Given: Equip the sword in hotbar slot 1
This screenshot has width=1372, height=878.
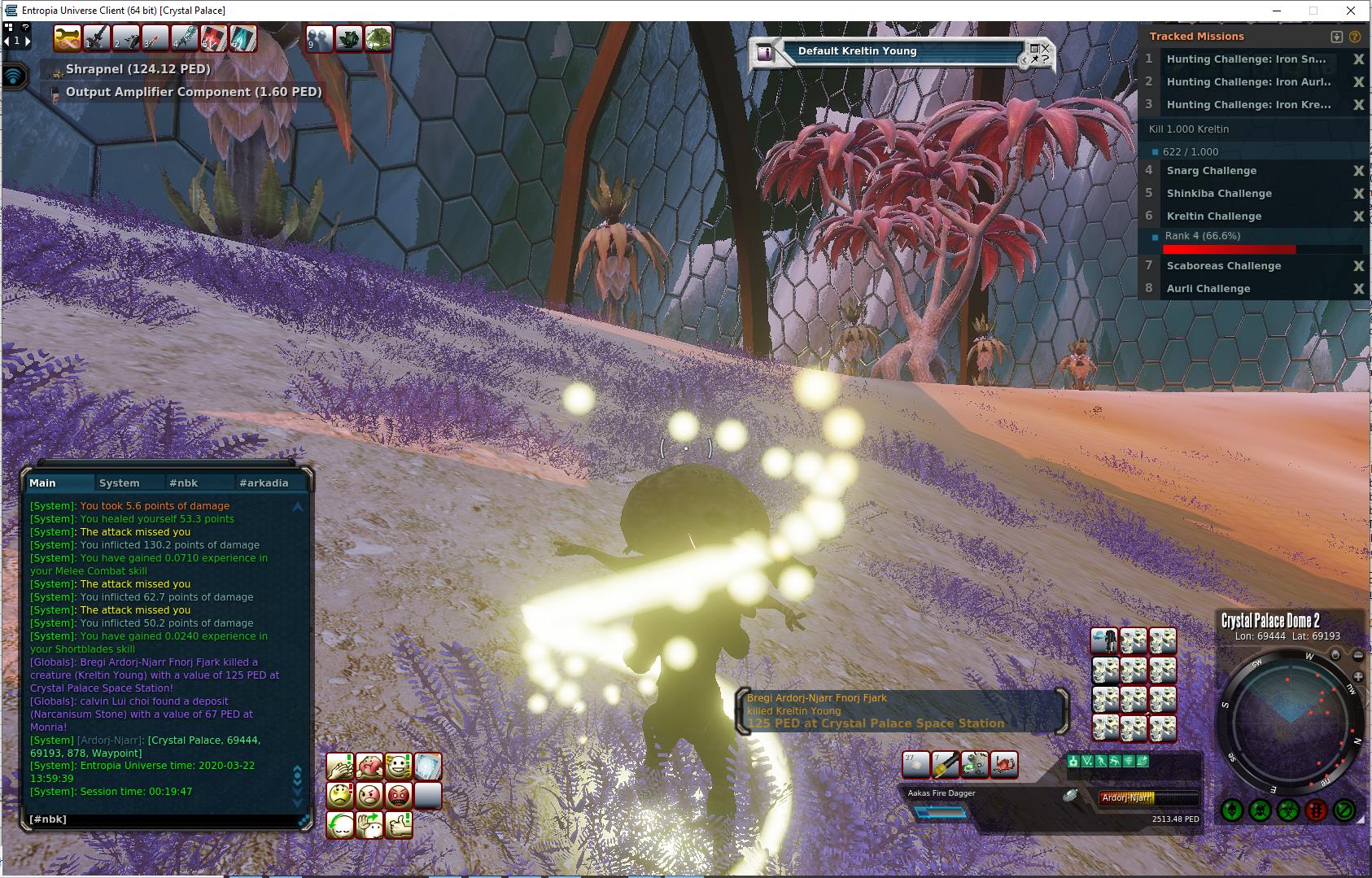Looking at the screenshot, I should click(x=96, y=38).
